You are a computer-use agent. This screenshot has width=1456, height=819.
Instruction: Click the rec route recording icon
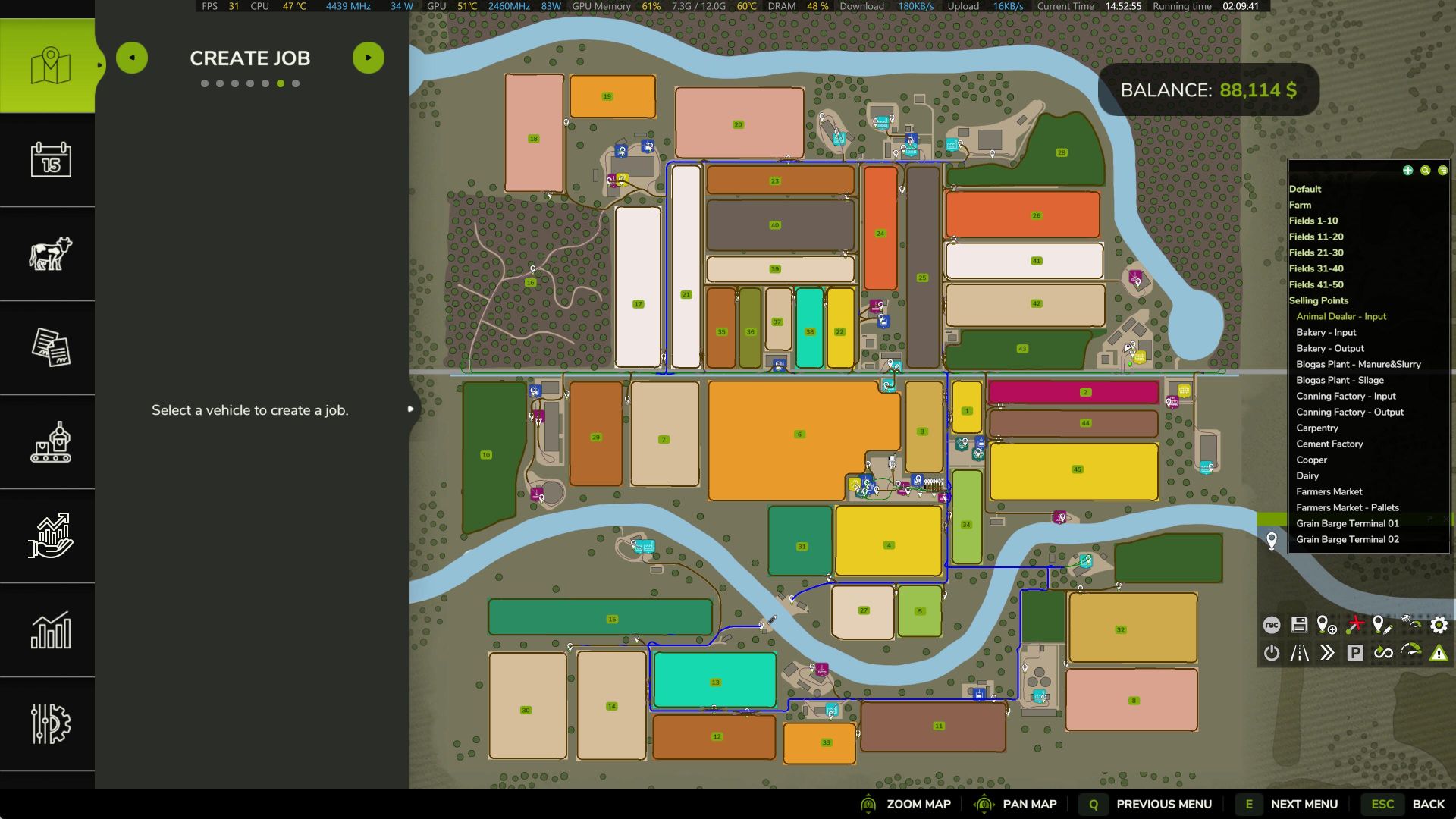pyautogui.click(x=1270, y=626)
